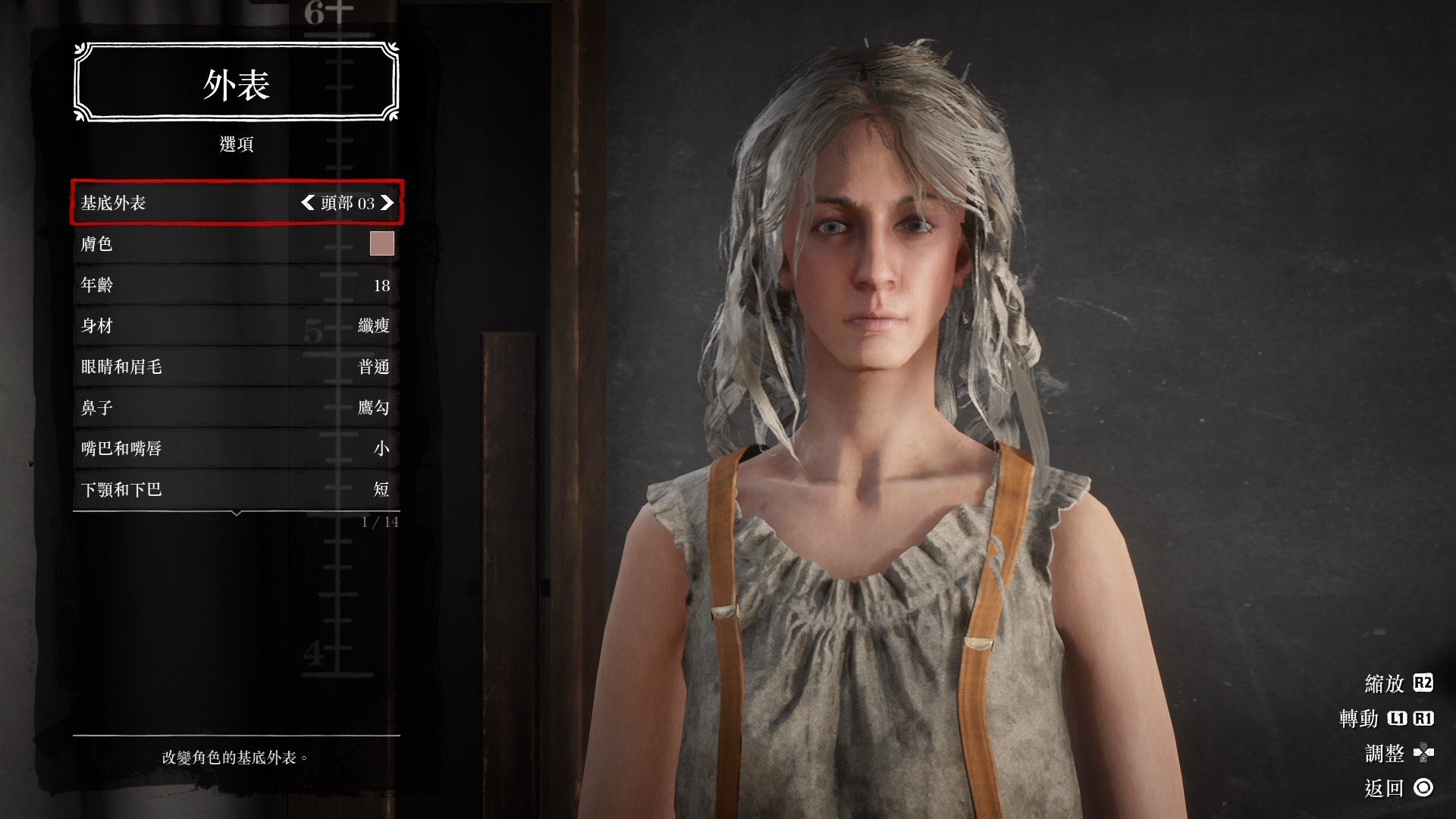The image size is (1456, 819).
Task: Click the right arrow beside 頭部 03
Action: tap(388, 202)
